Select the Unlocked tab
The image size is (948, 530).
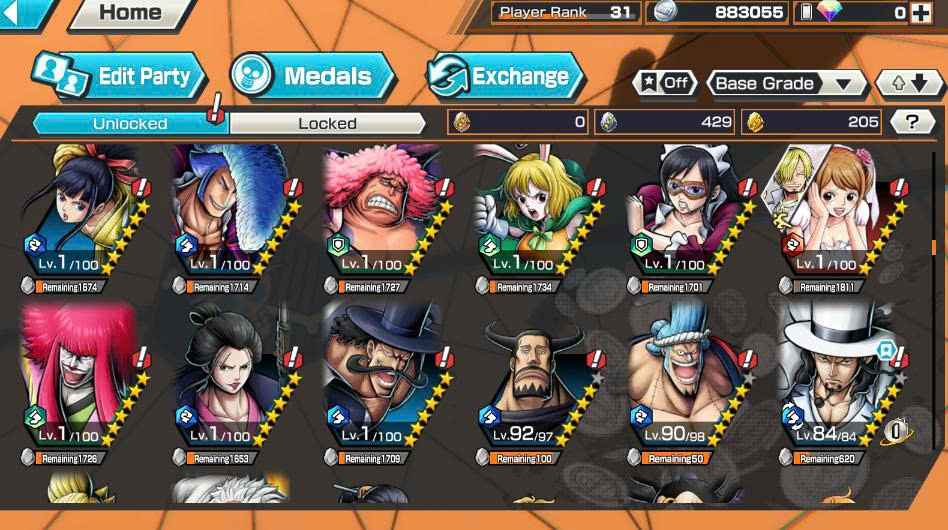[130, 123]
